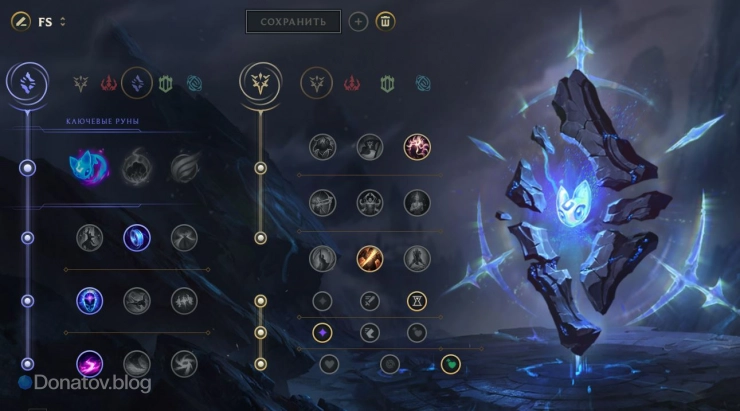Select the highlighted blue First Strike keystone

[88, 167]
